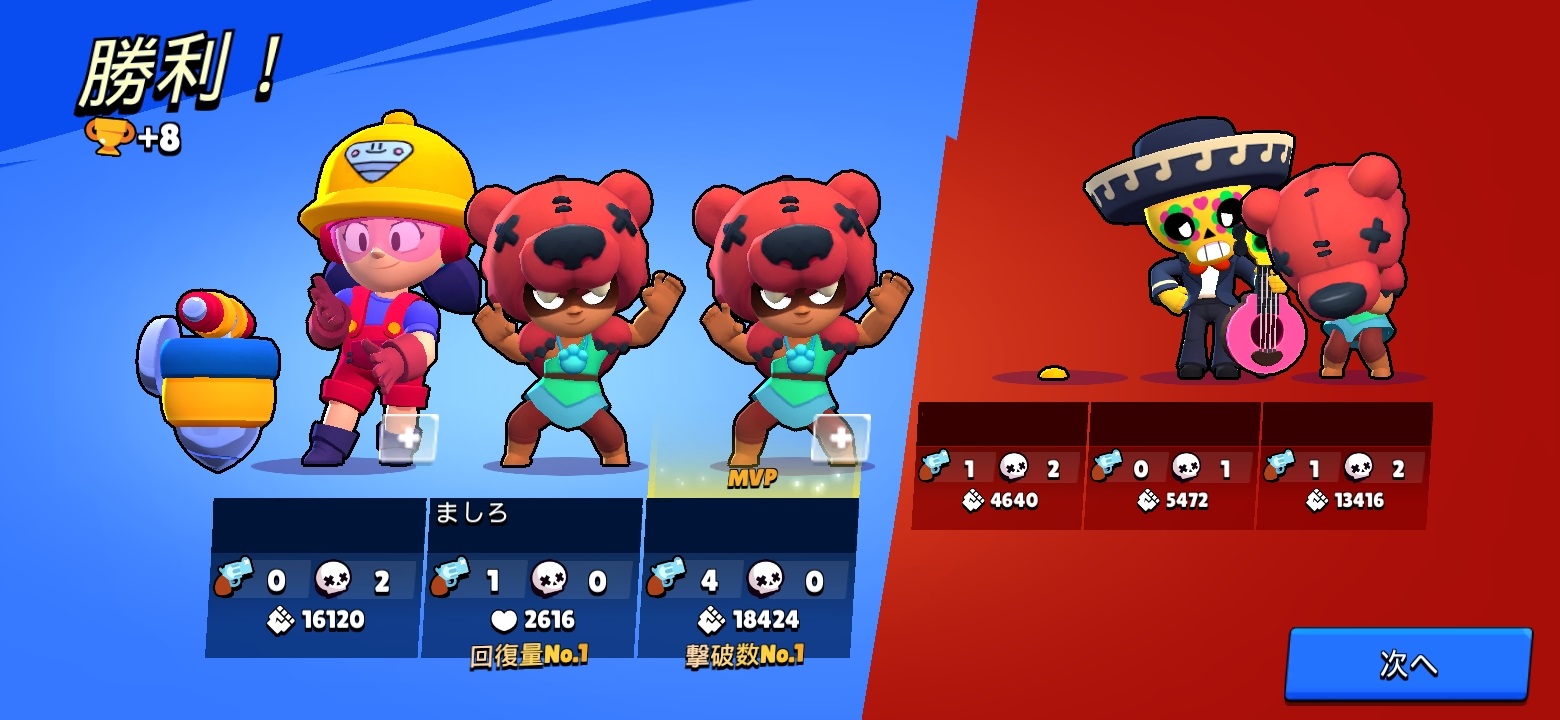Continue with the 次へ button
Image resolution: width=1560 pixels, height=720 pixels.
point(1408,664)
